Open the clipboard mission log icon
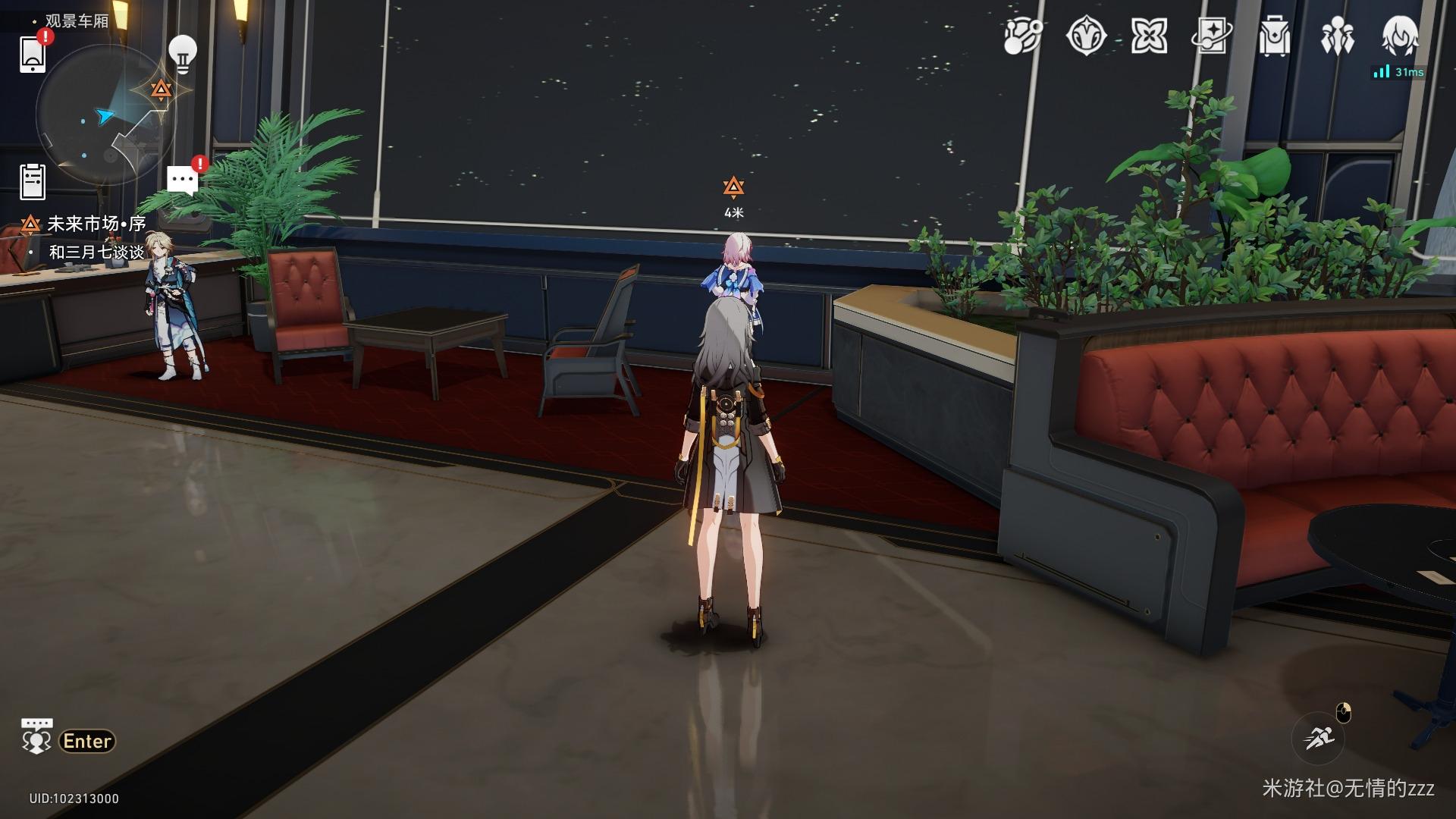The width and height of the screenshot is (1456, 819). pyautogui.click(x=33, y=181)
